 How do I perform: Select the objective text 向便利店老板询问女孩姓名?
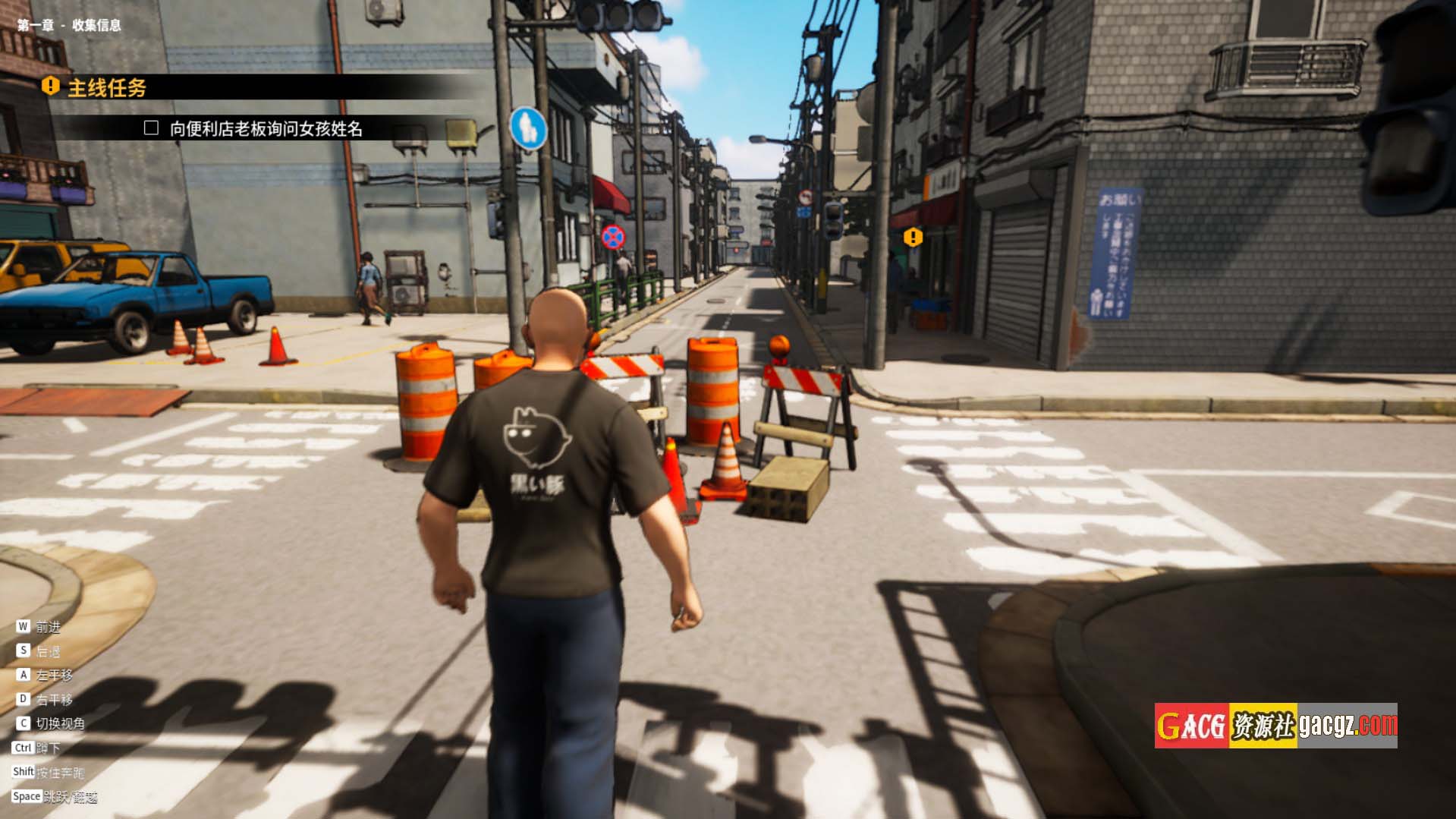click(x=266, y=129)
